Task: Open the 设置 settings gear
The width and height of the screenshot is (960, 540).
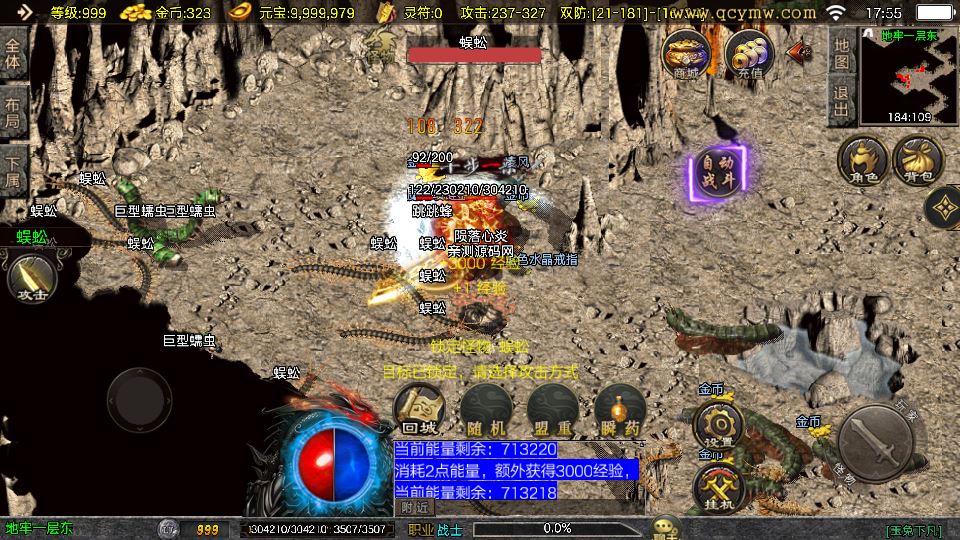Action: point(718,424)
